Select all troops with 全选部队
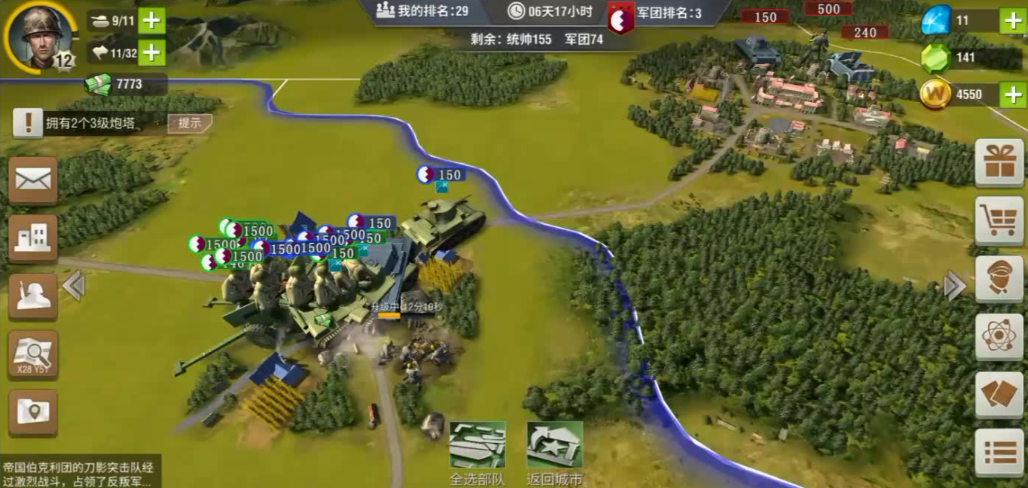Viewport: 1028px width, 488px height. click(x=477, y=452)
